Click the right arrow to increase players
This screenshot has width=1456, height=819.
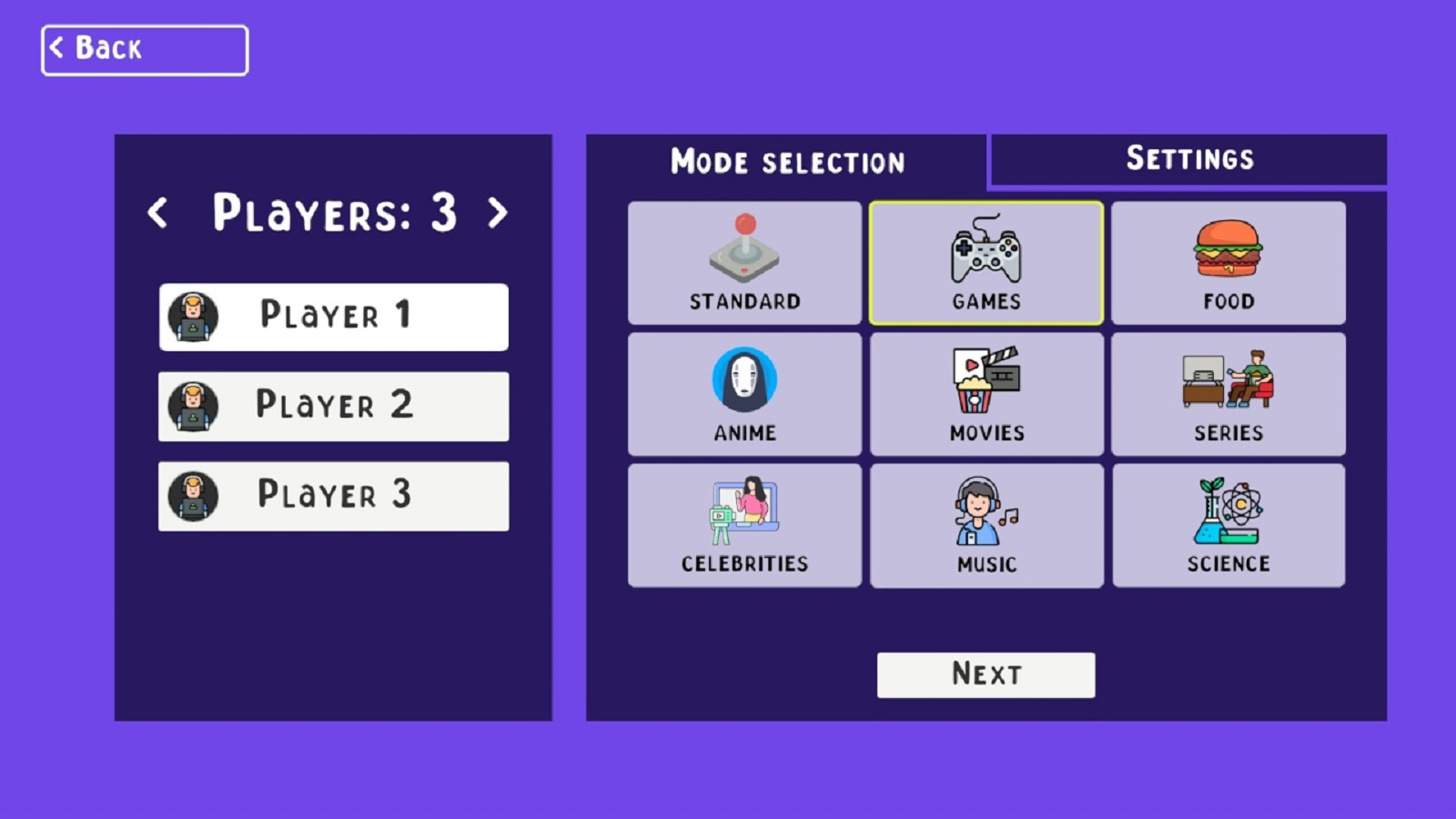pos(496,214)
